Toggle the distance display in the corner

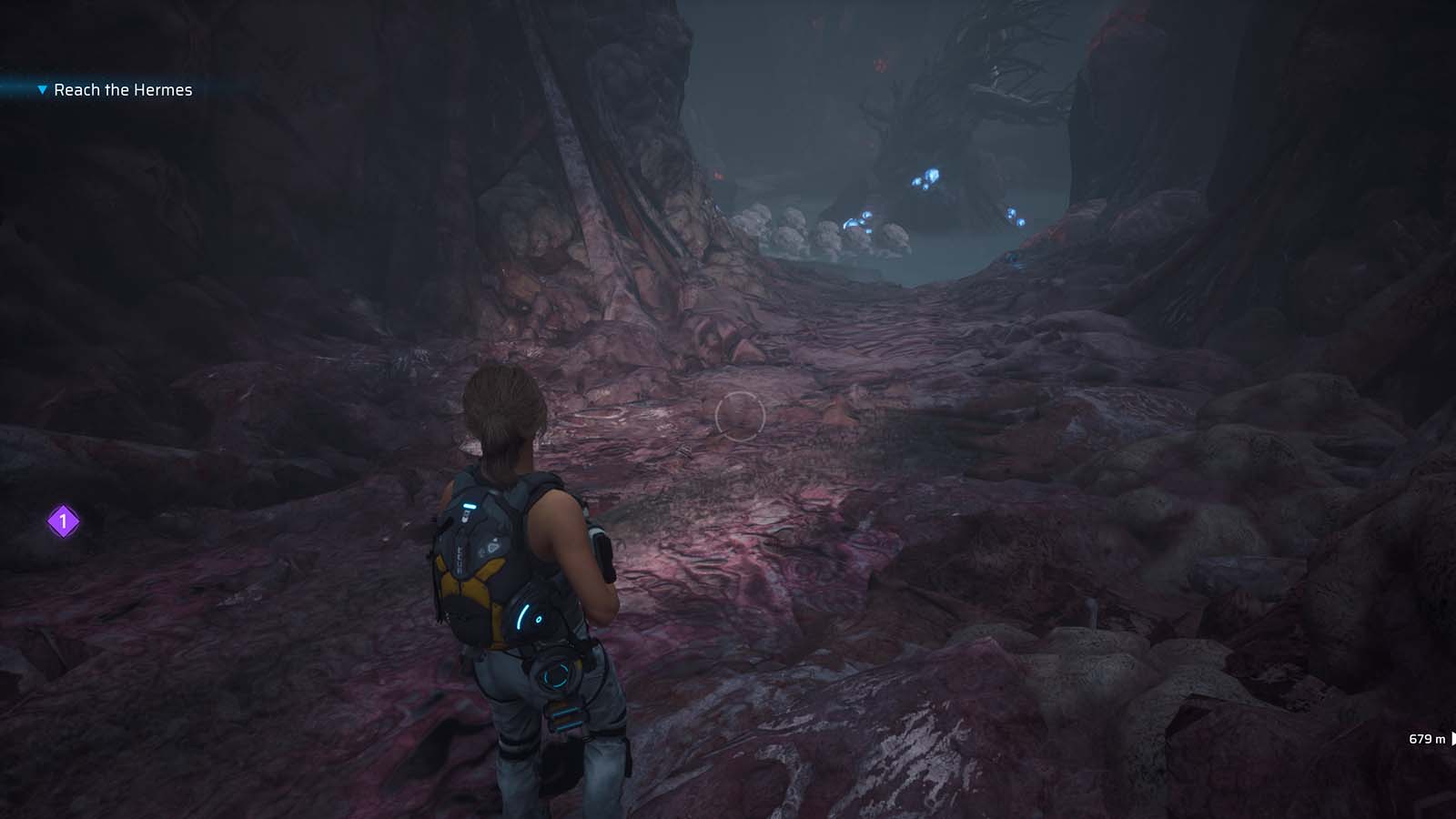[1427, 739]
